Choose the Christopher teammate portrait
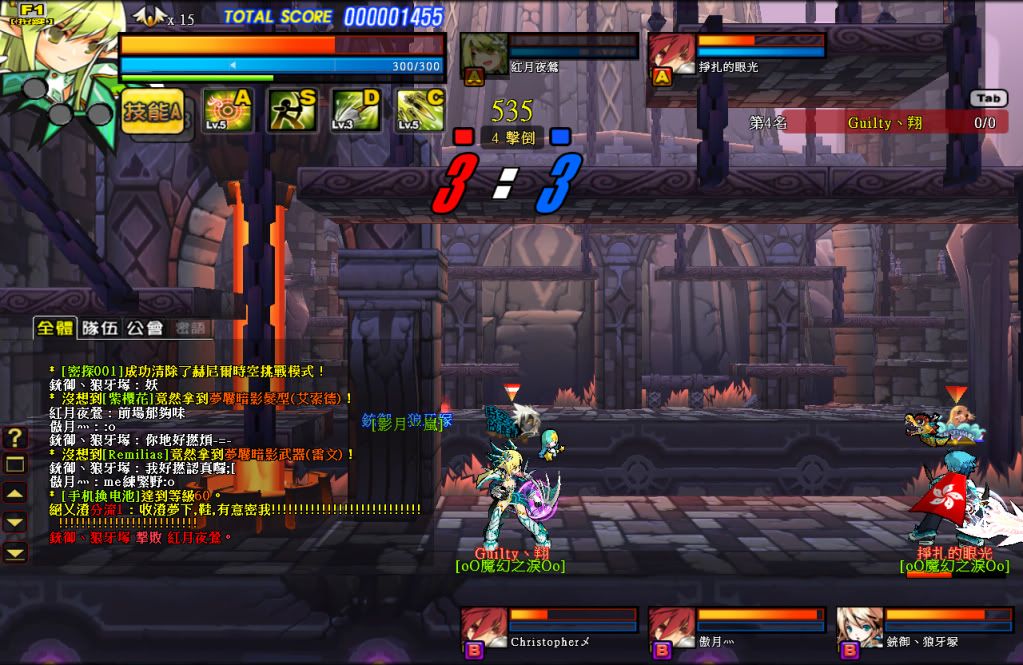Image resolution: width=1023 pixels, height=665 pixels. click(x=483, y=631)
